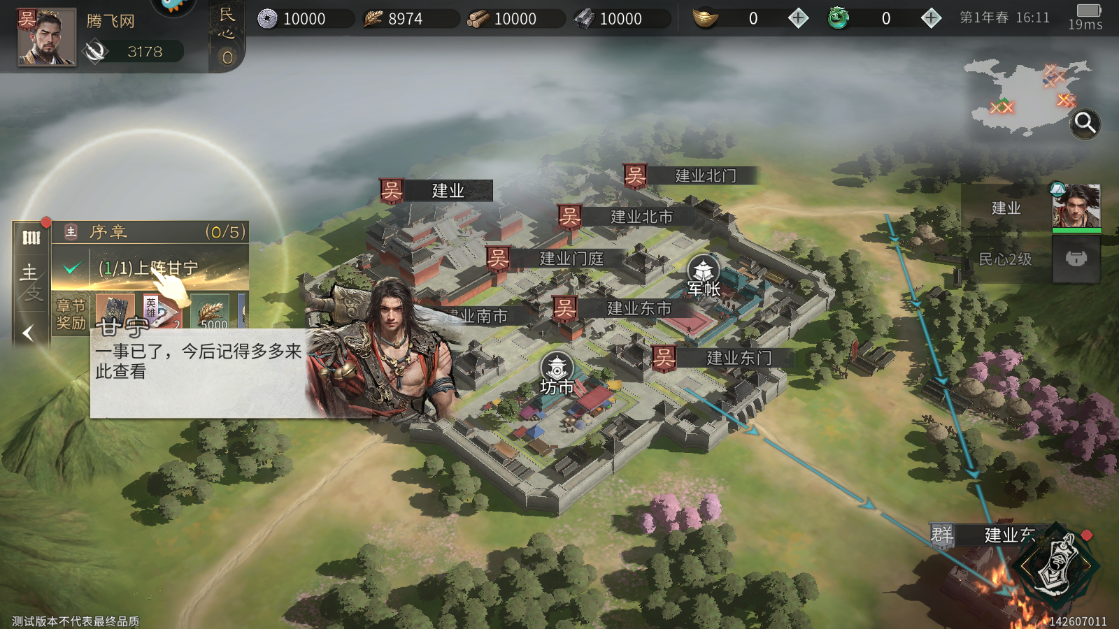Select Gan Ning's army portrait
Viewport: 1119px width, 629px height.
[1076, 207]
